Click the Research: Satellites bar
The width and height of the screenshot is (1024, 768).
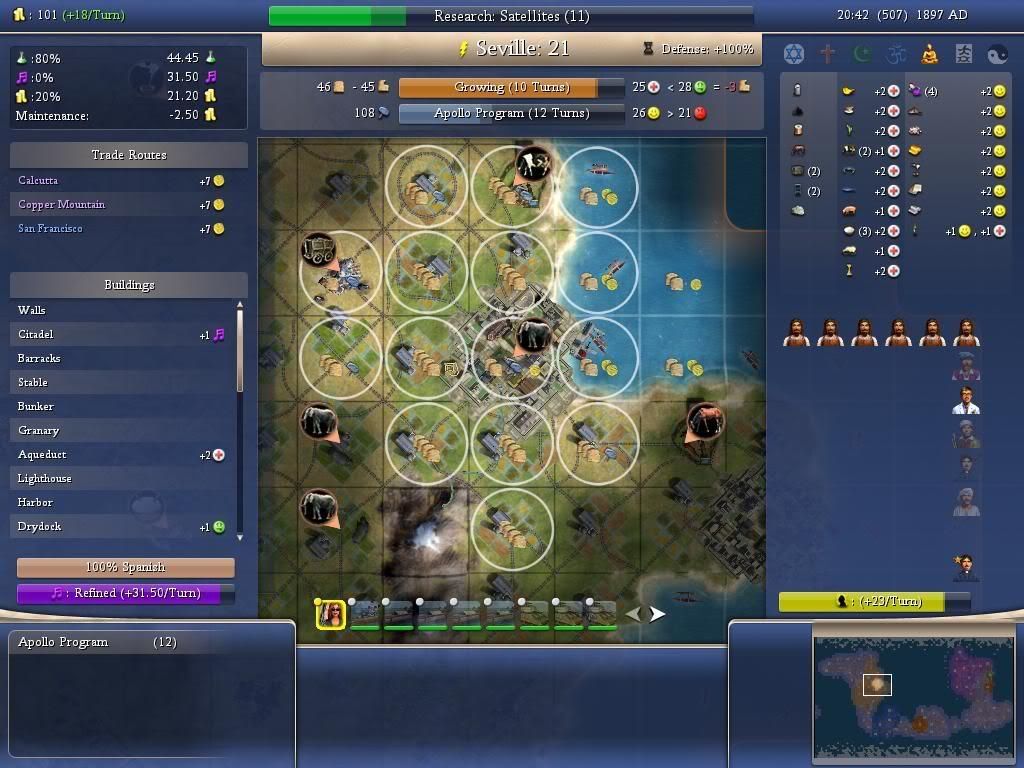pos(511,16)
